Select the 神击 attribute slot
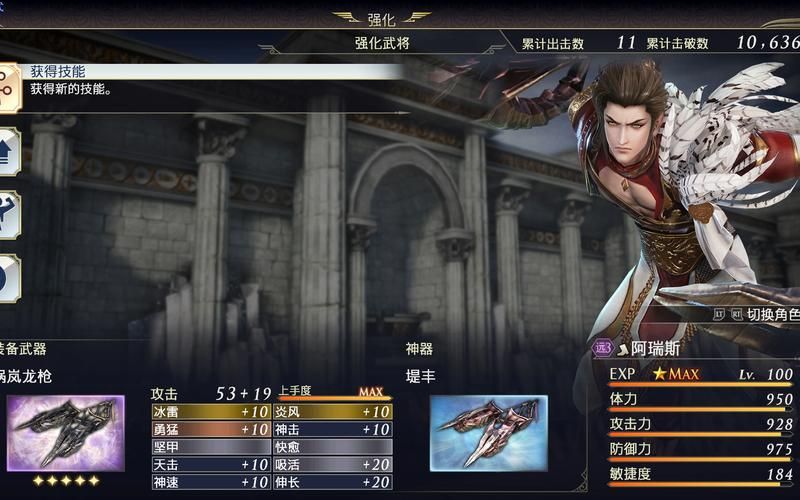 click(332, 429)
